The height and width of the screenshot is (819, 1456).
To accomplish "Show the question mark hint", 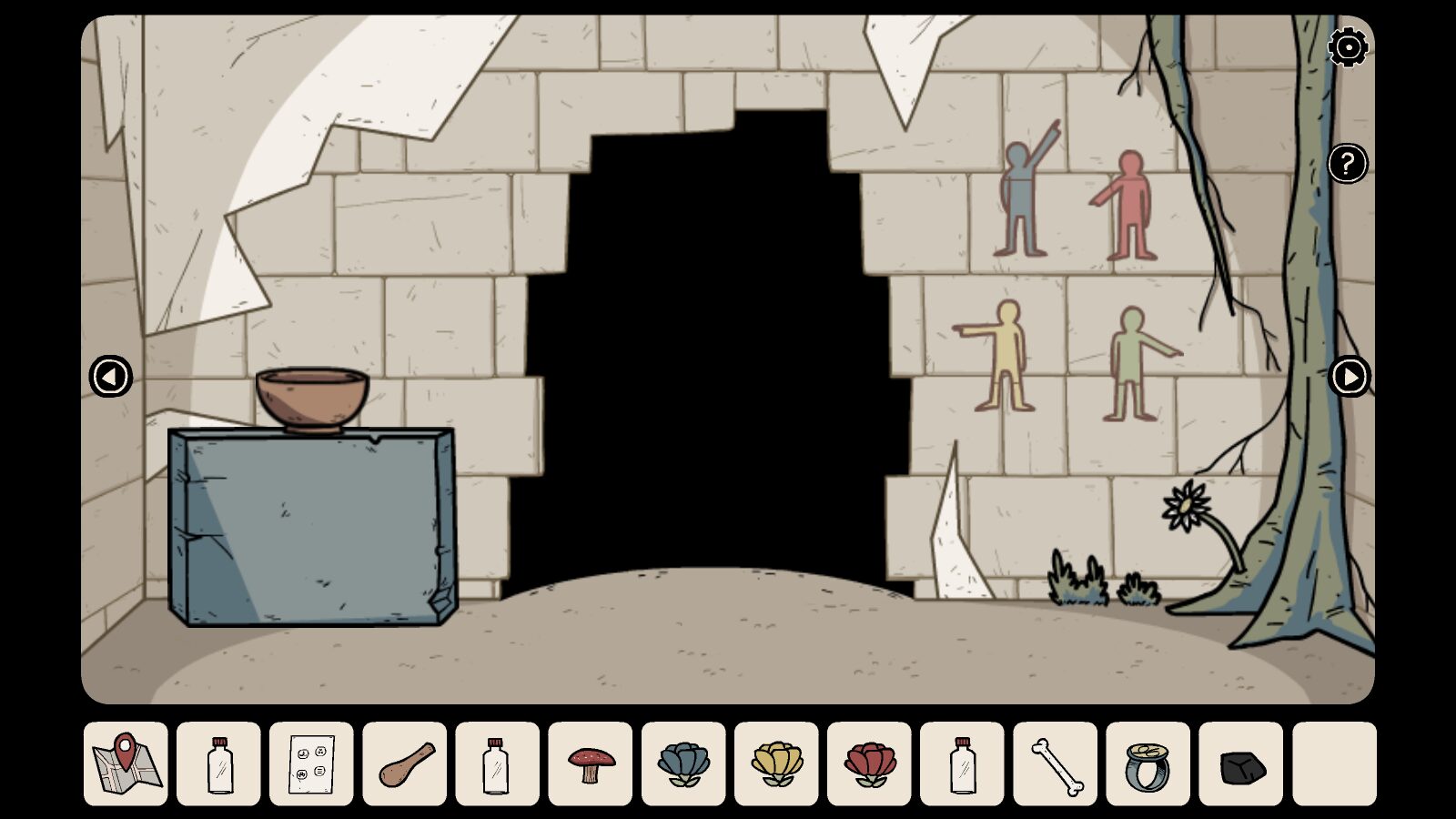I will (x=1348, y=164).
